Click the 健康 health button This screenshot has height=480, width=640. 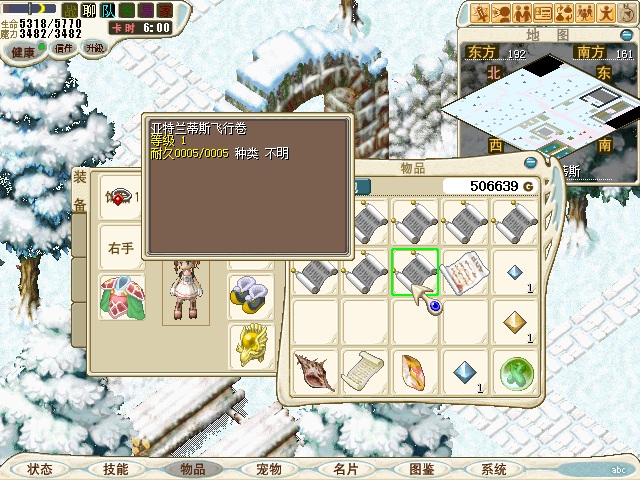click(x=22, y=49)
